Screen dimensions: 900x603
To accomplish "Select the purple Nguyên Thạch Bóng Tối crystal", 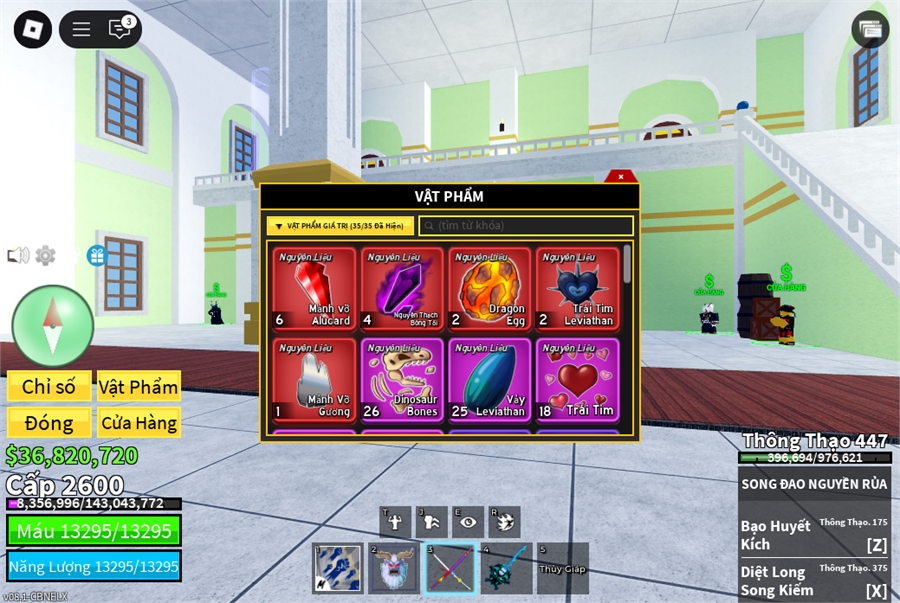I will coord(403,289).
